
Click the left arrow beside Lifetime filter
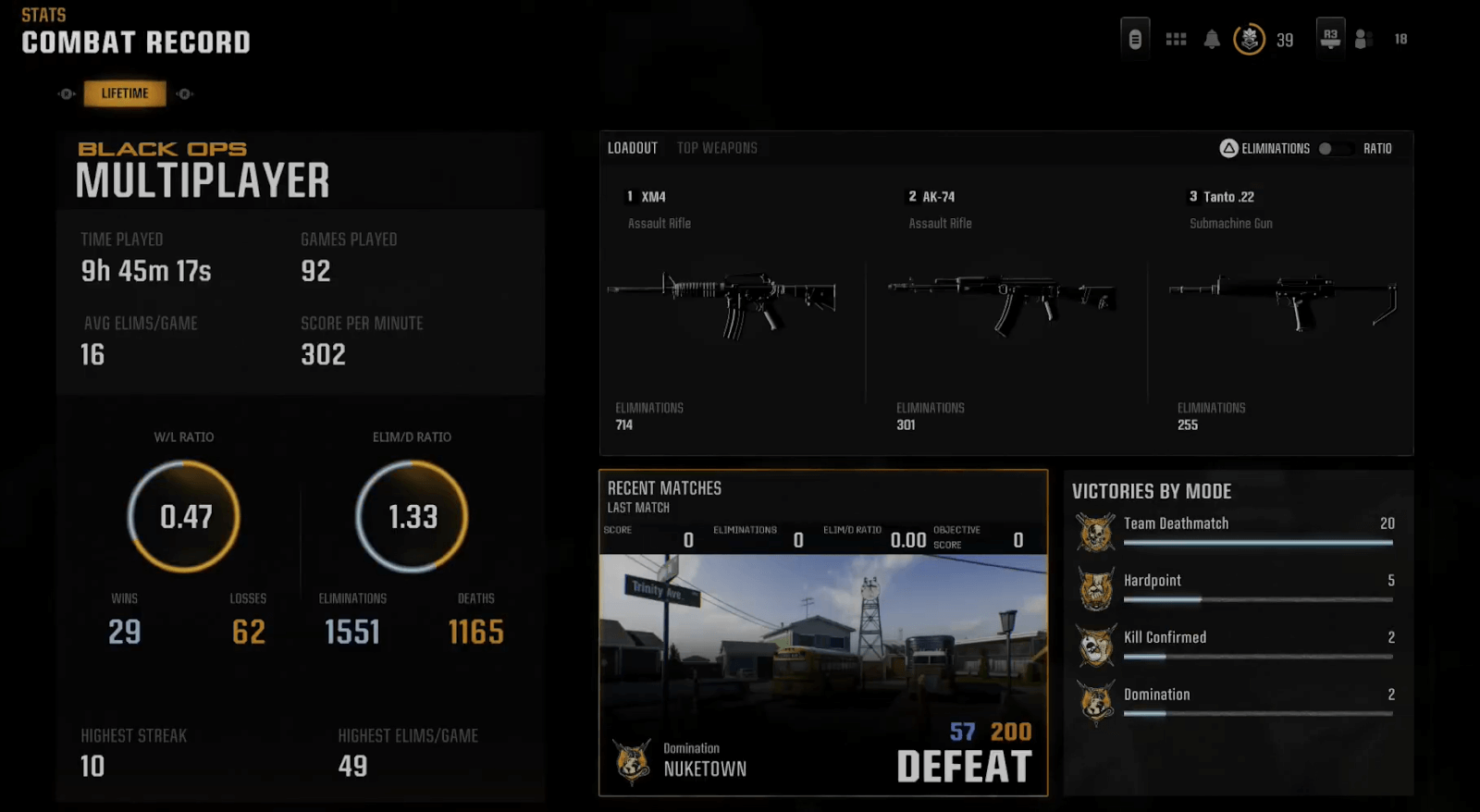click(65, 92)
